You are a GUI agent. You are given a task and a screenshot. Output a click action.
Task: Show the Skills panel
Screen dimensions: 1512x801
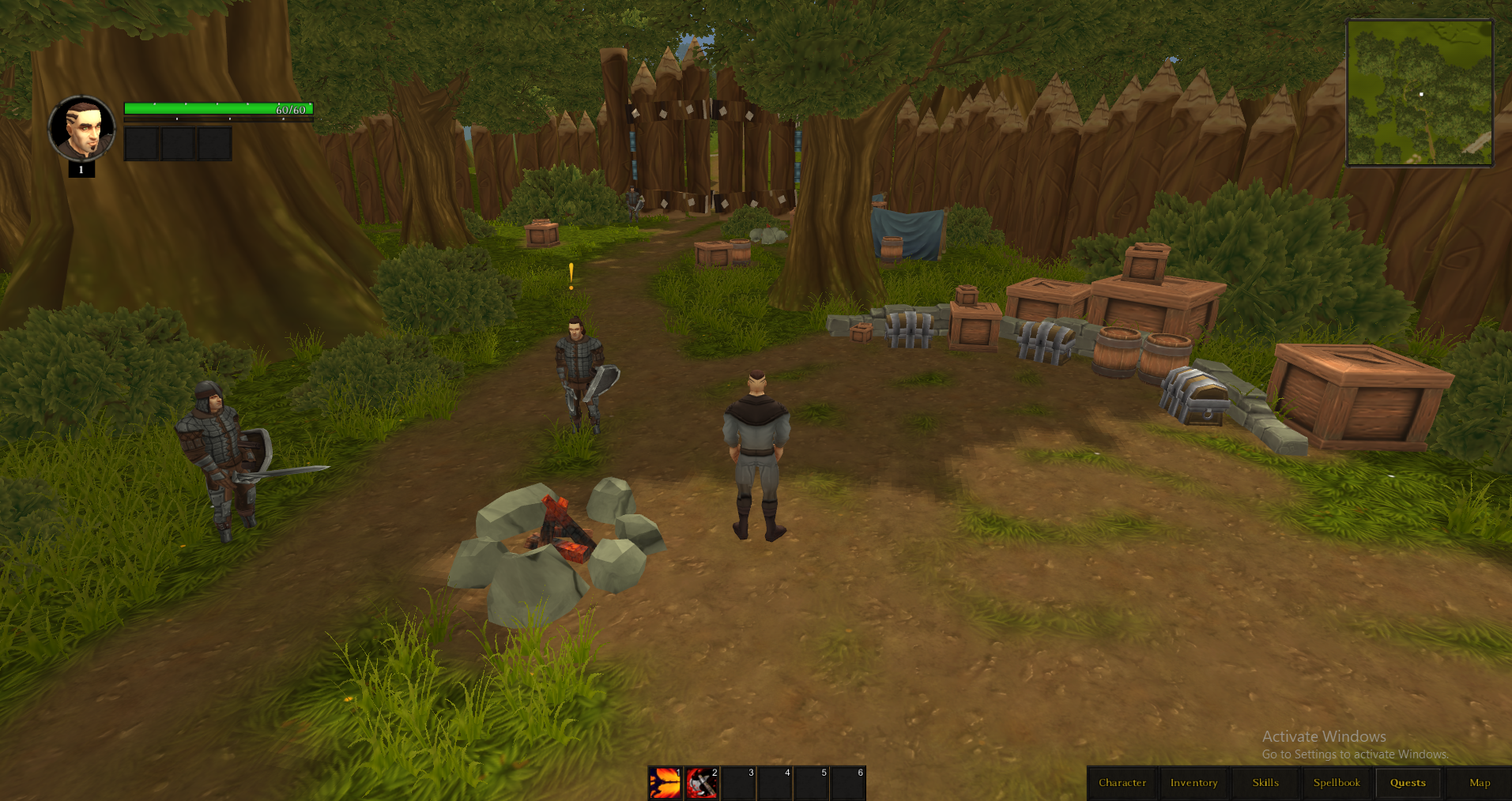[1265, 783]
